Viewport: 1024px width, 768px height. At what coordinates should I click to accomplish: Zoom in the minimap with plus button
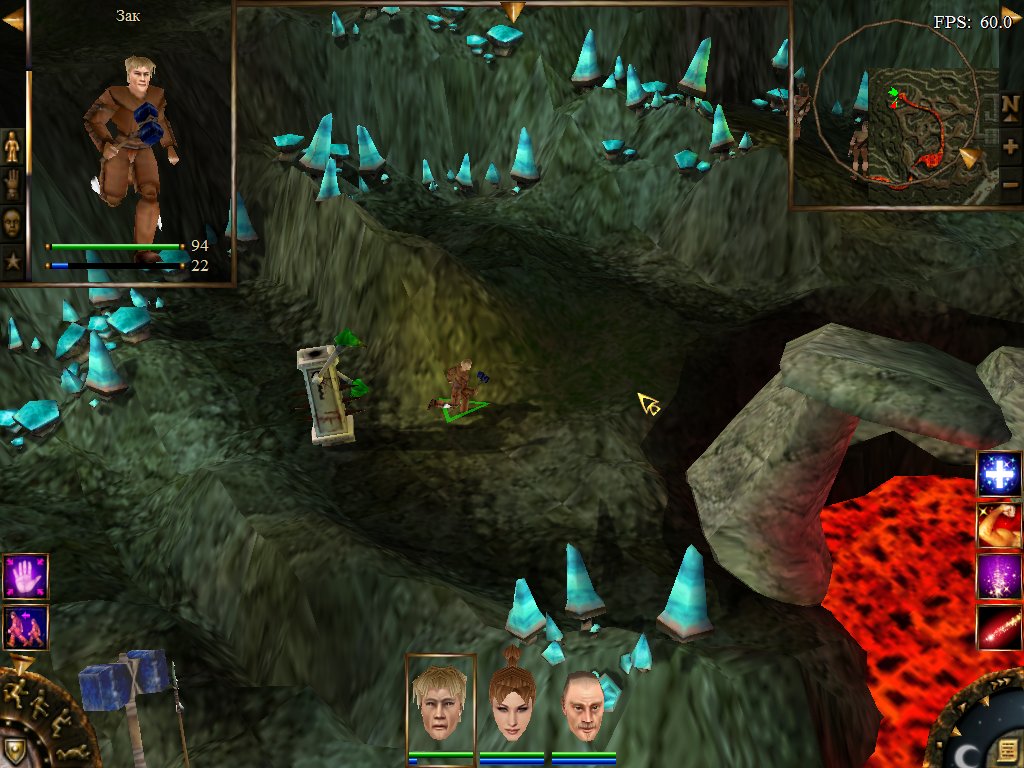(x=1010, y=146)
